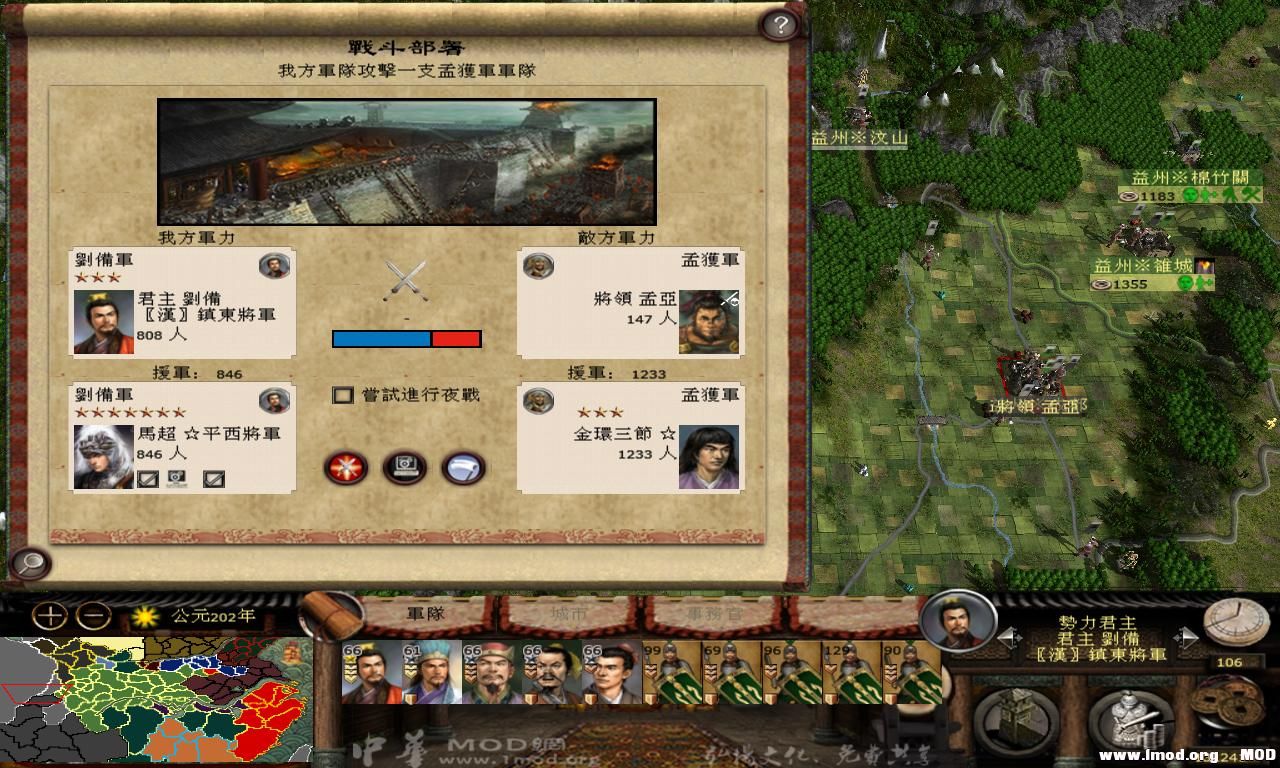Click the blue-red battle odds bar
Viewport: 1280px width, 768px height.
[x=406, y=339]
